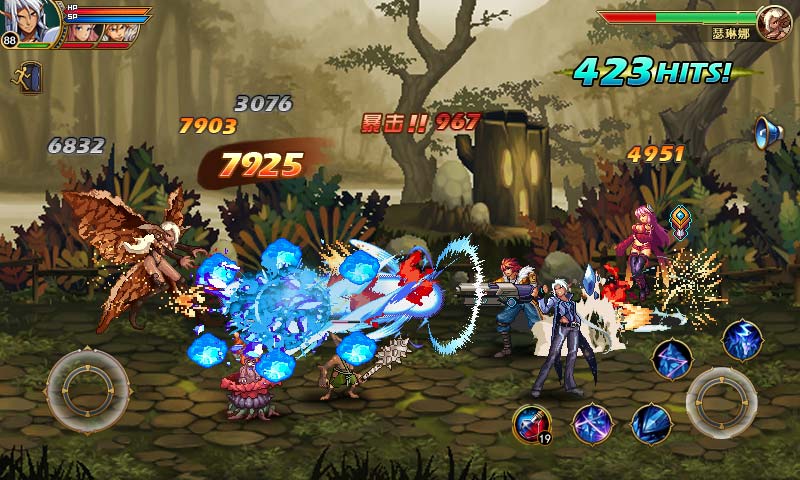Activate the purple crossed-slash crystal skill

point(591,423)
